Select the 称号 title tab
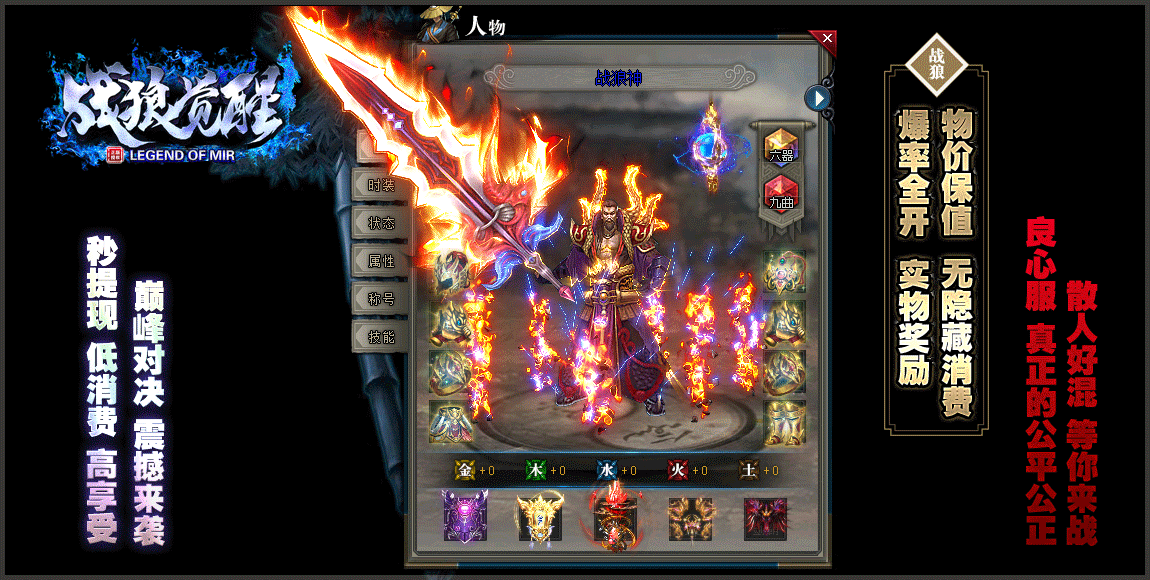 point(380,299)
